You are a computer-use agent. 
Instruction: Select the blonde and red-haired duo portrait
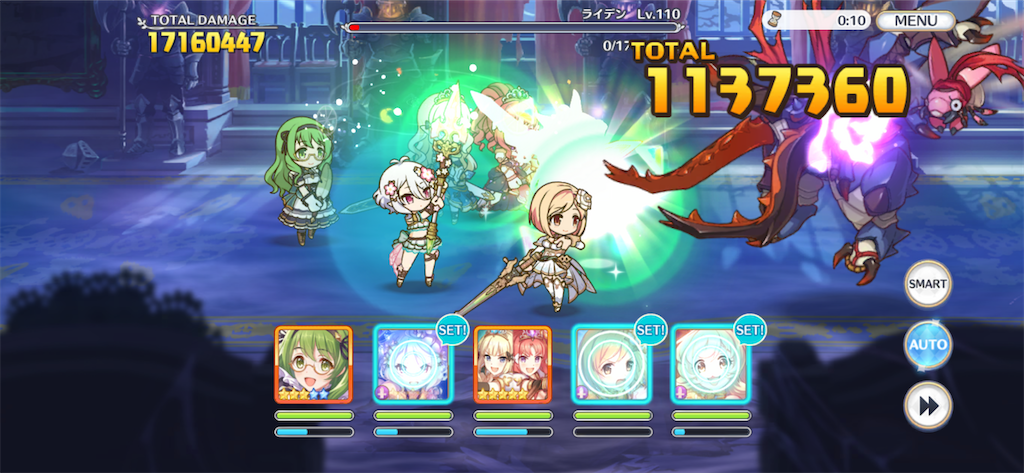coord(512,364)
